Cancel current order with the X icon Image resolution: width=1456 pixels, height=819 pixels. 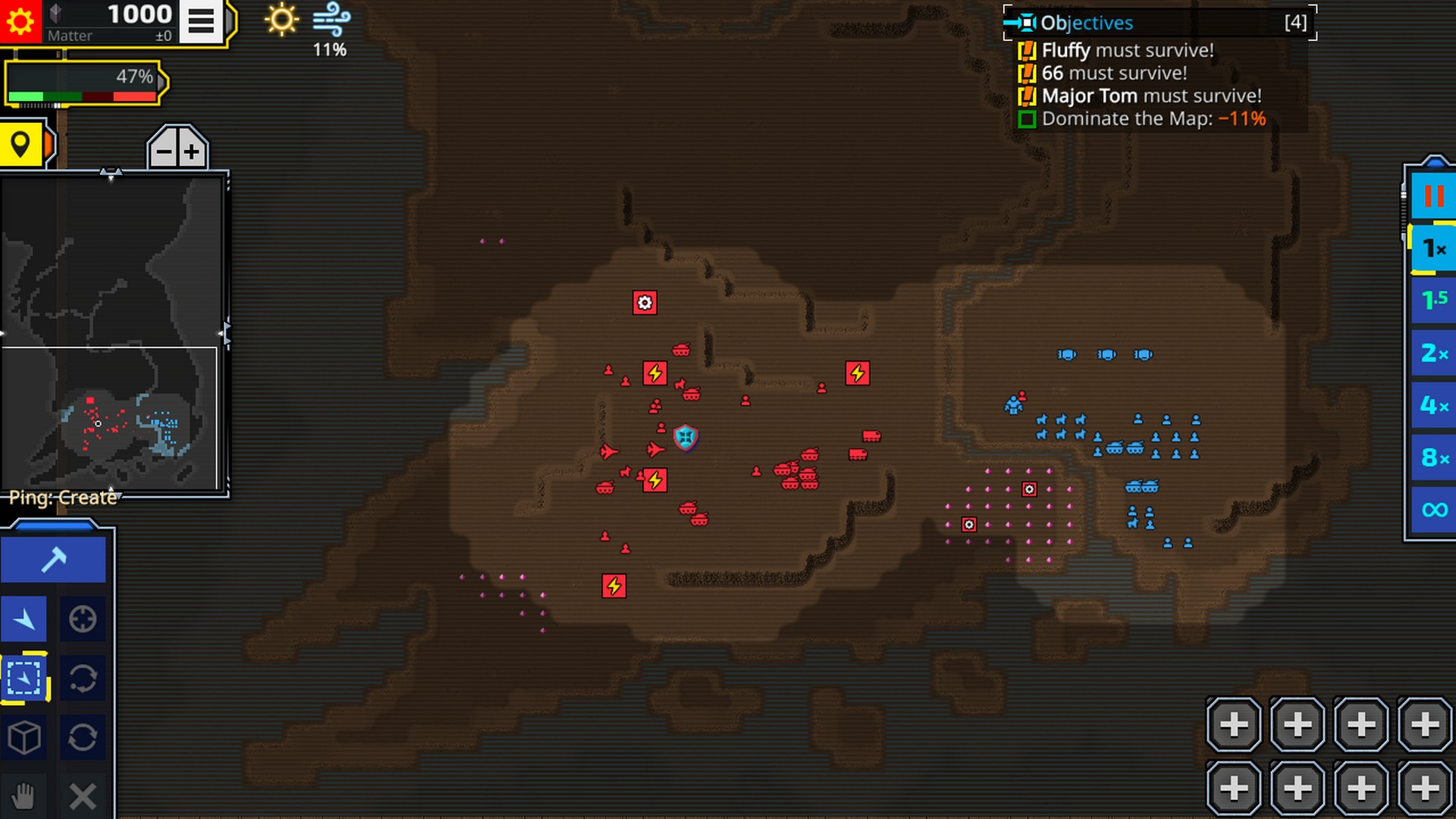coord(83,796)
